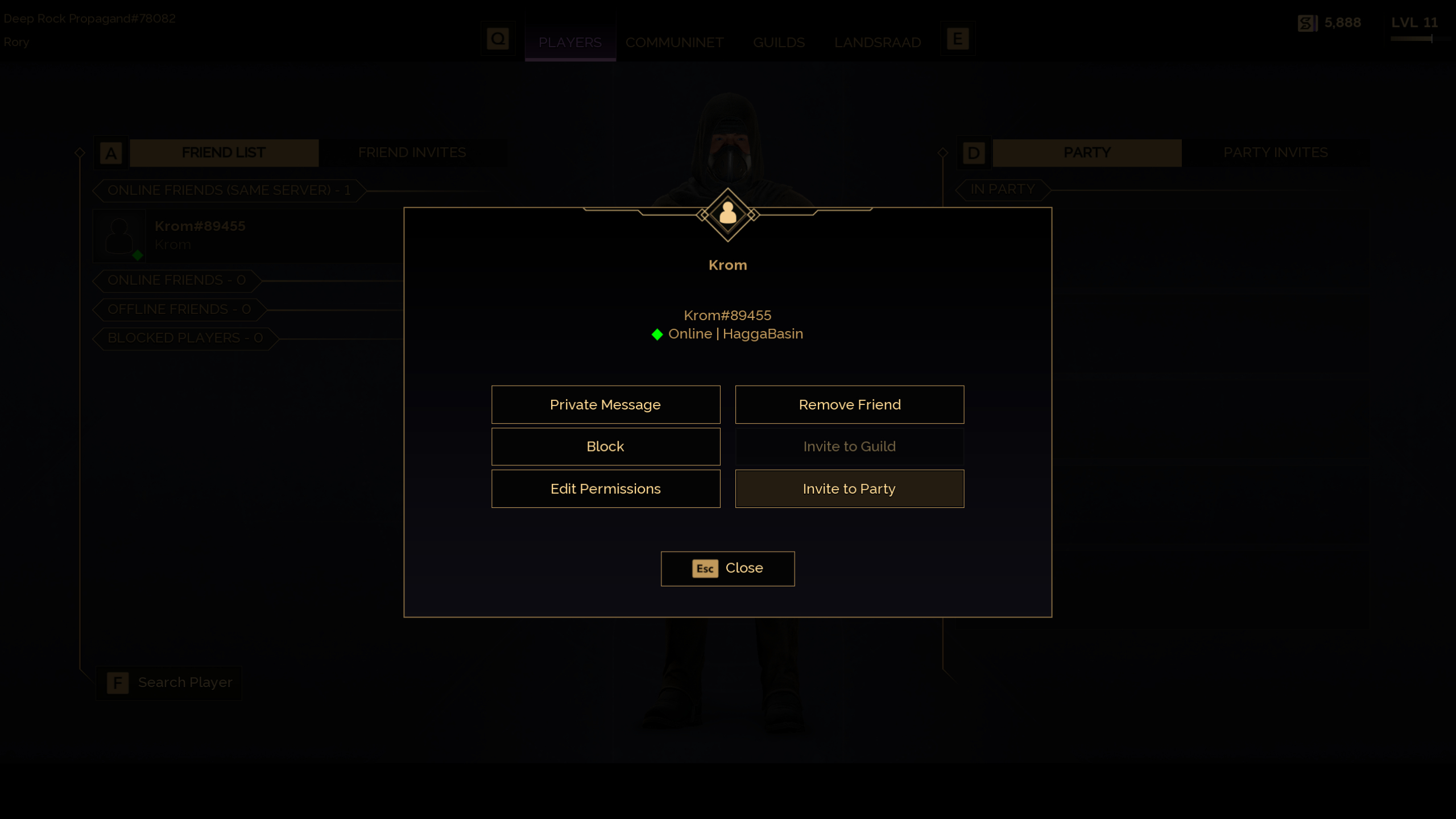Open the Communinet tab
The image size is (1456, 819).
675,42
